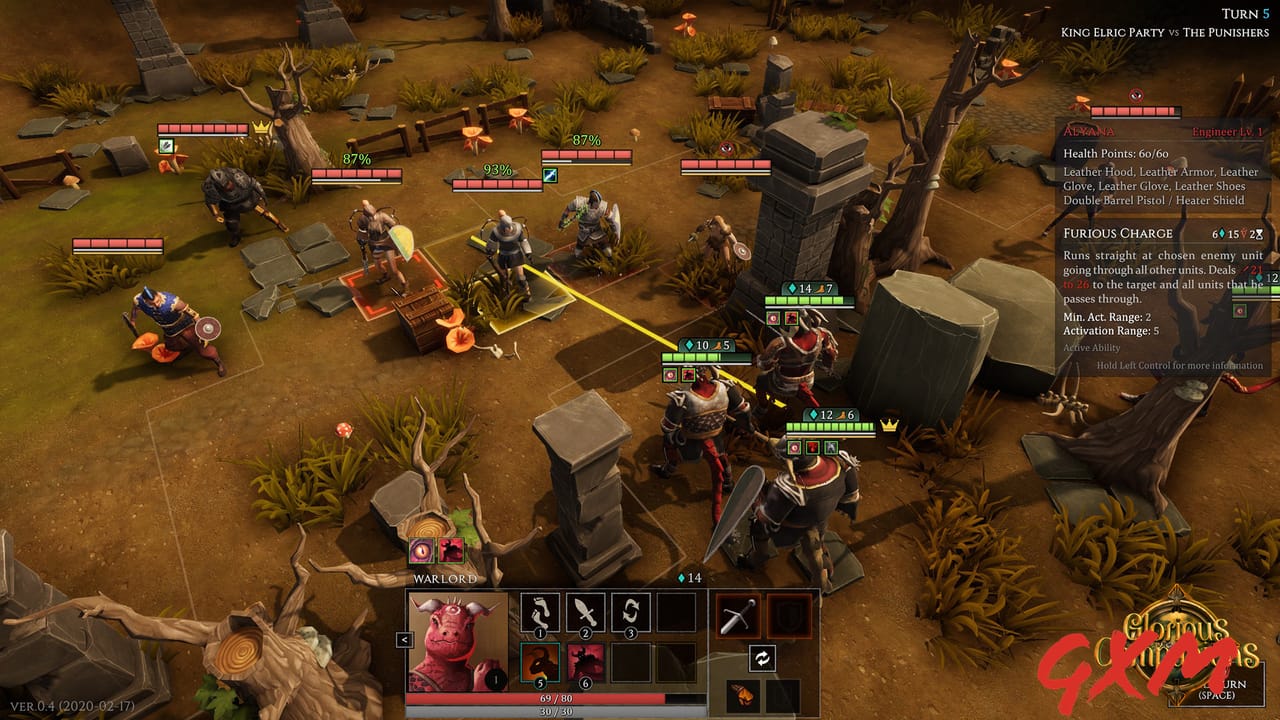
Task: Select the Move ability in slot 1
Action: [x=539, y=612]
